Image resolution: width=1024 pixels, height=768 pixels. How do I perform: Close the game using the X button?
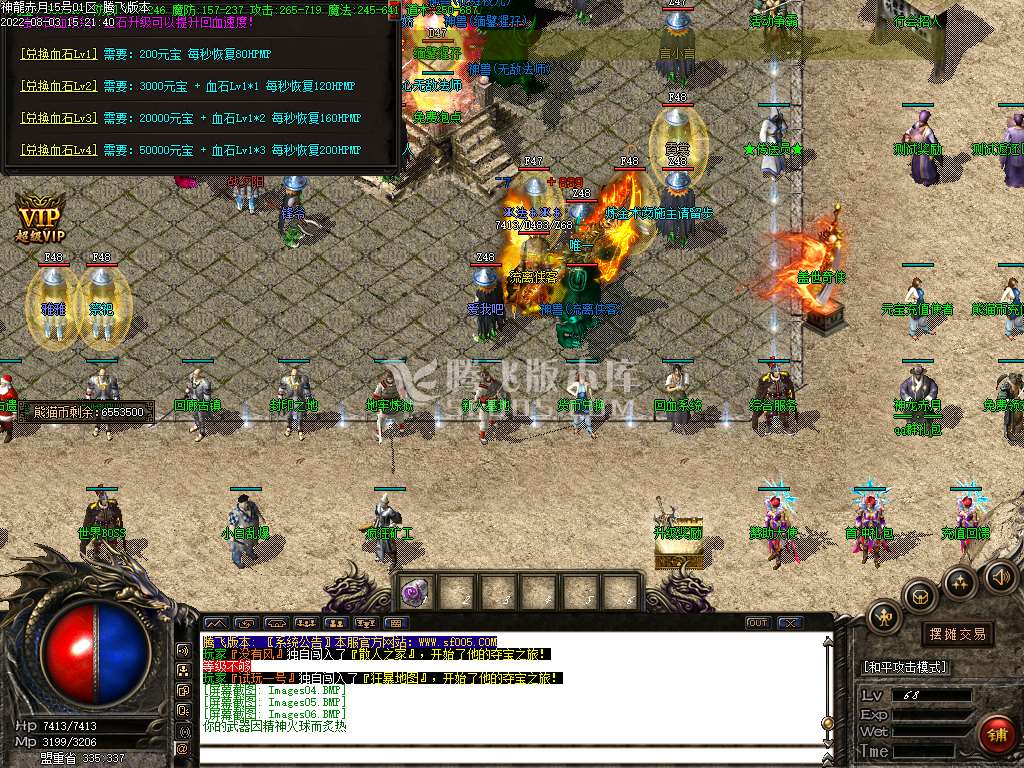click(x=790, y=623)
